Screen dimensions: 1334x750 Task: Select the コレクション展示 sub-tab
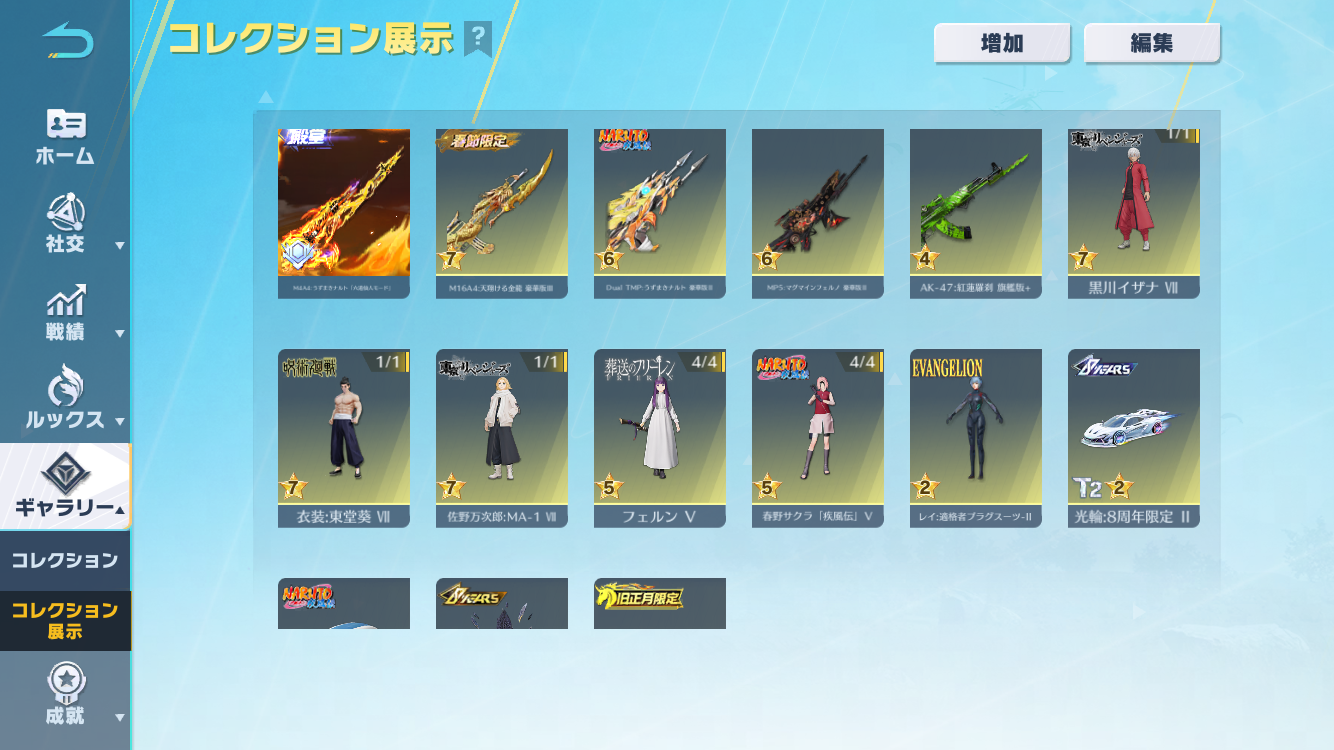[65, 620]
